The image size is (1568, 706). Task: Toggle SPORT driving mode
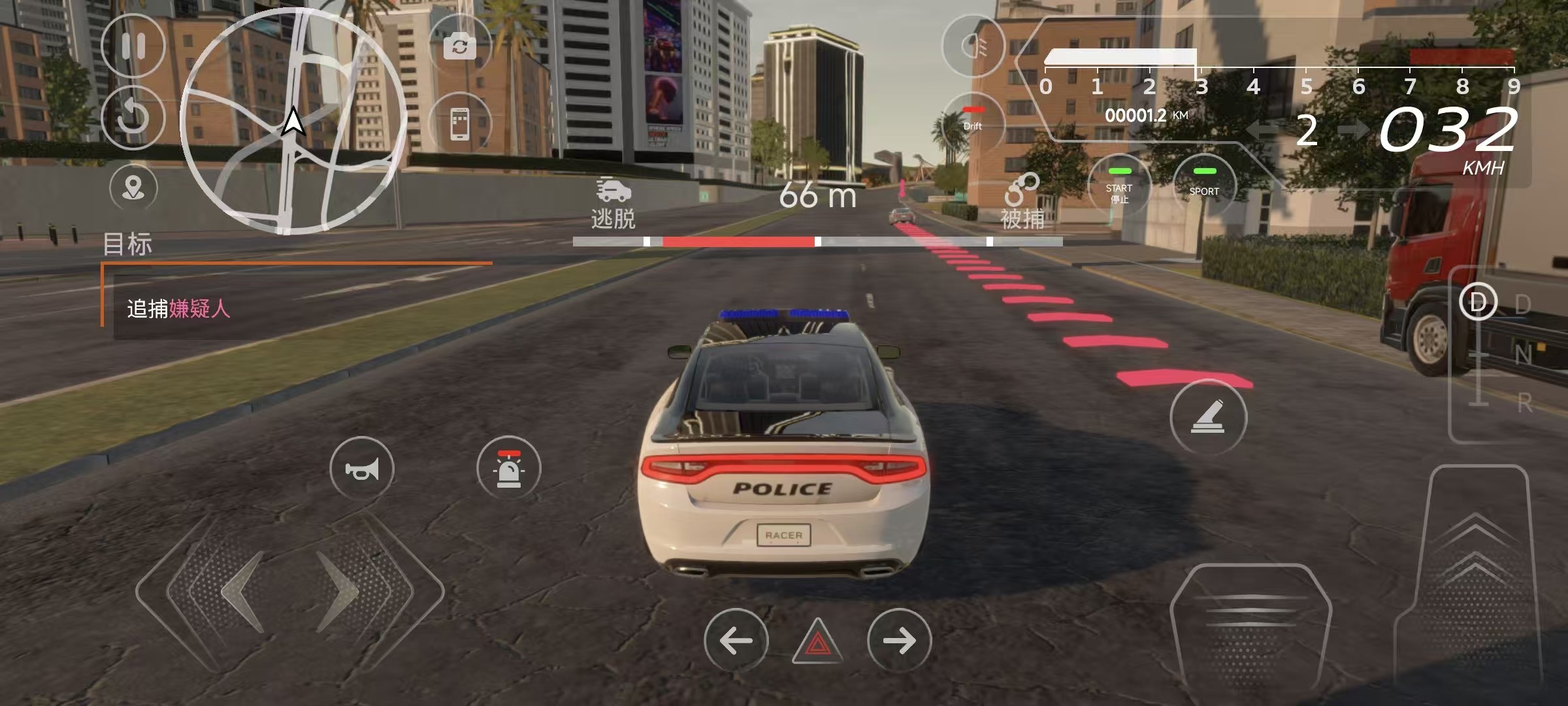pos(1204,186)
